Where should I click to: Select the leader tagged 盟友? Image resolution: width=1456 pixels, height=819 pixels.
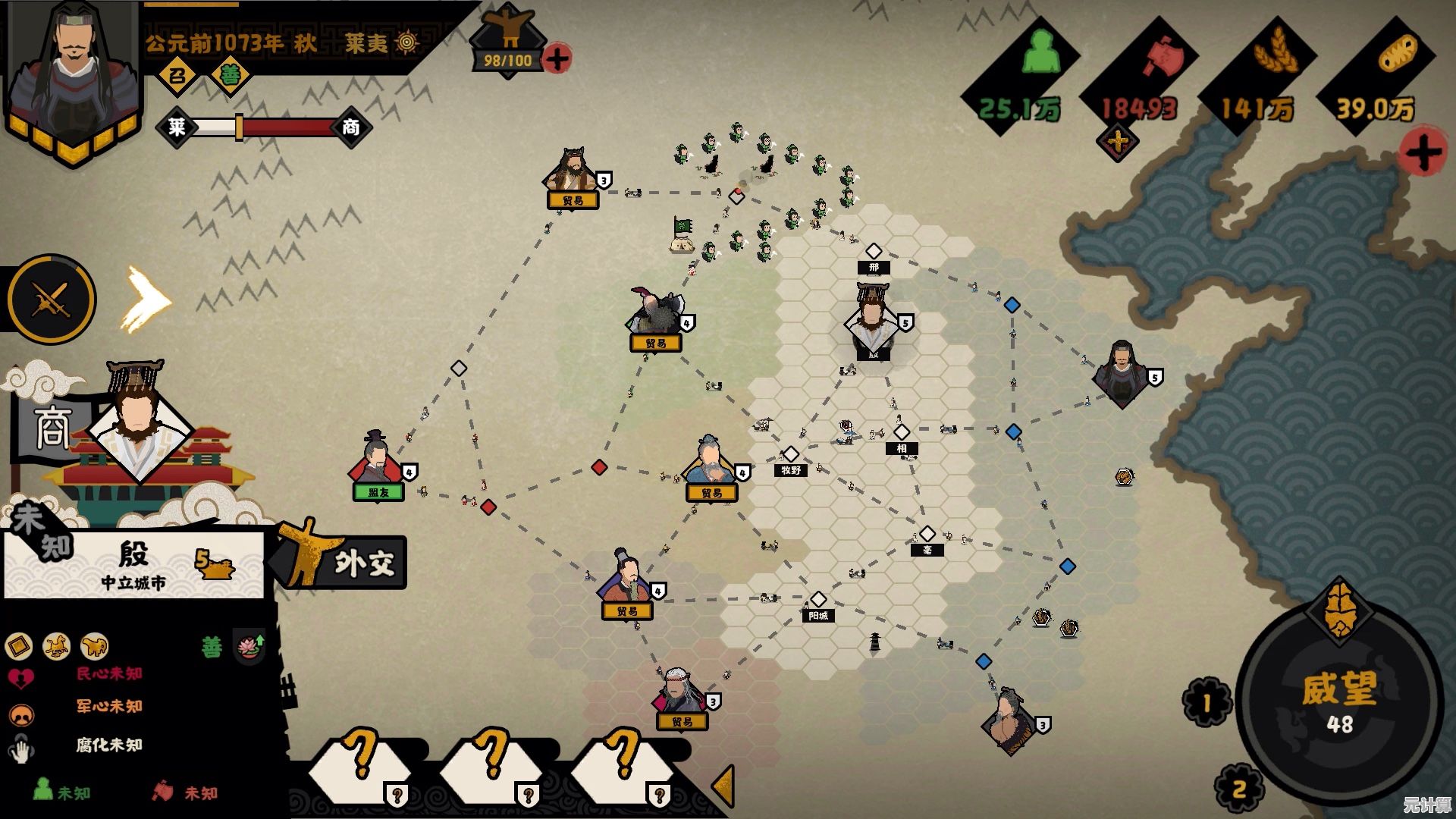click(377, 464)
